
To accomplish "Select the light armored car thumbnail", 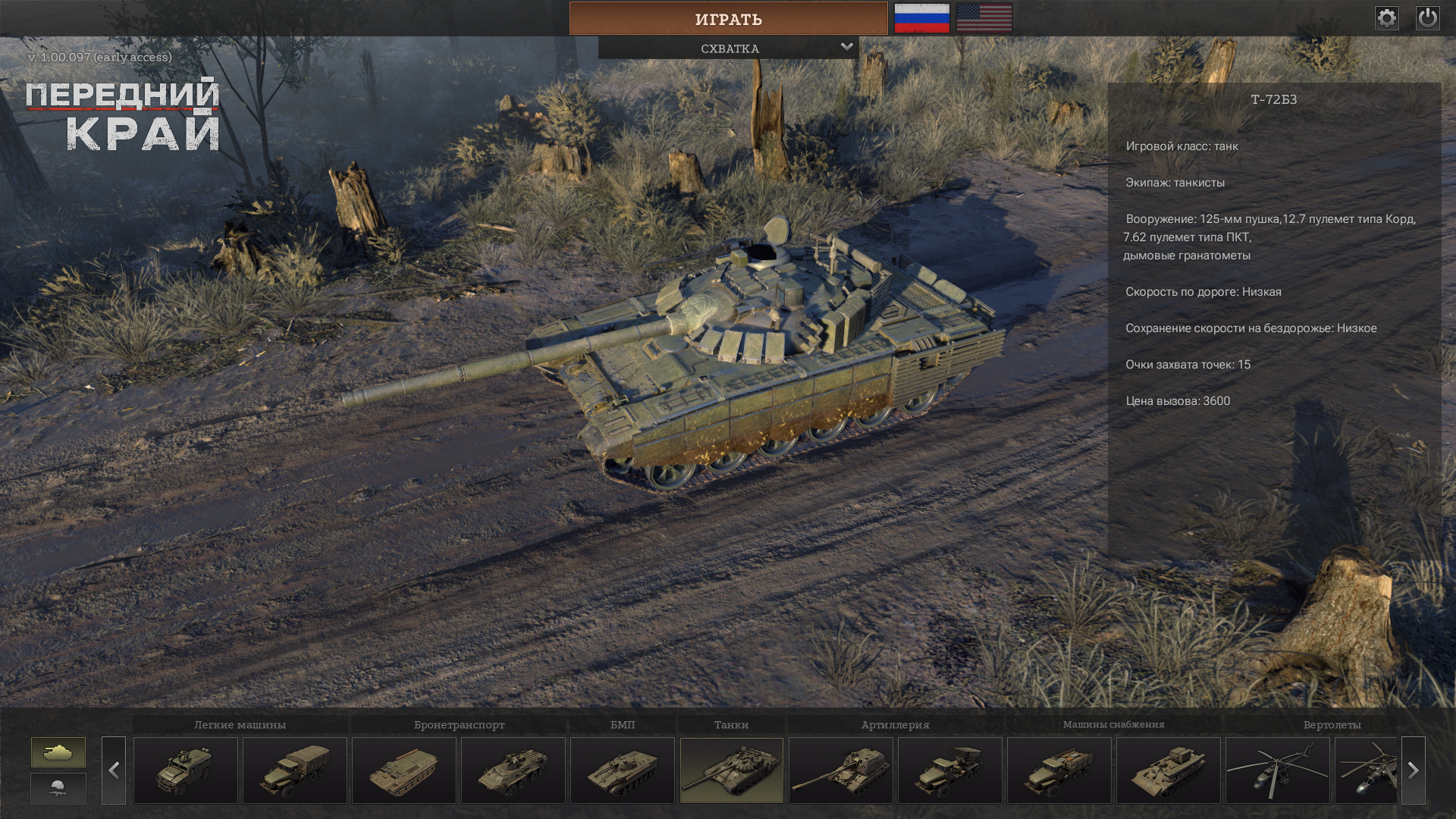I will 186,770.
